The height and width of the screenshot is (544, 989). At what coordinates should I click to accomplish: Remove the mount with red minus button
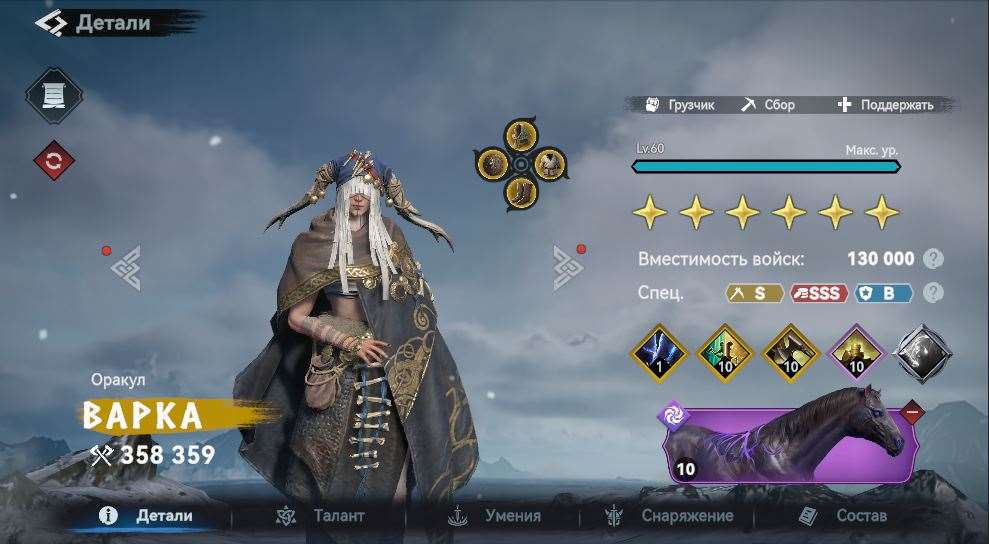coord(911,411)
